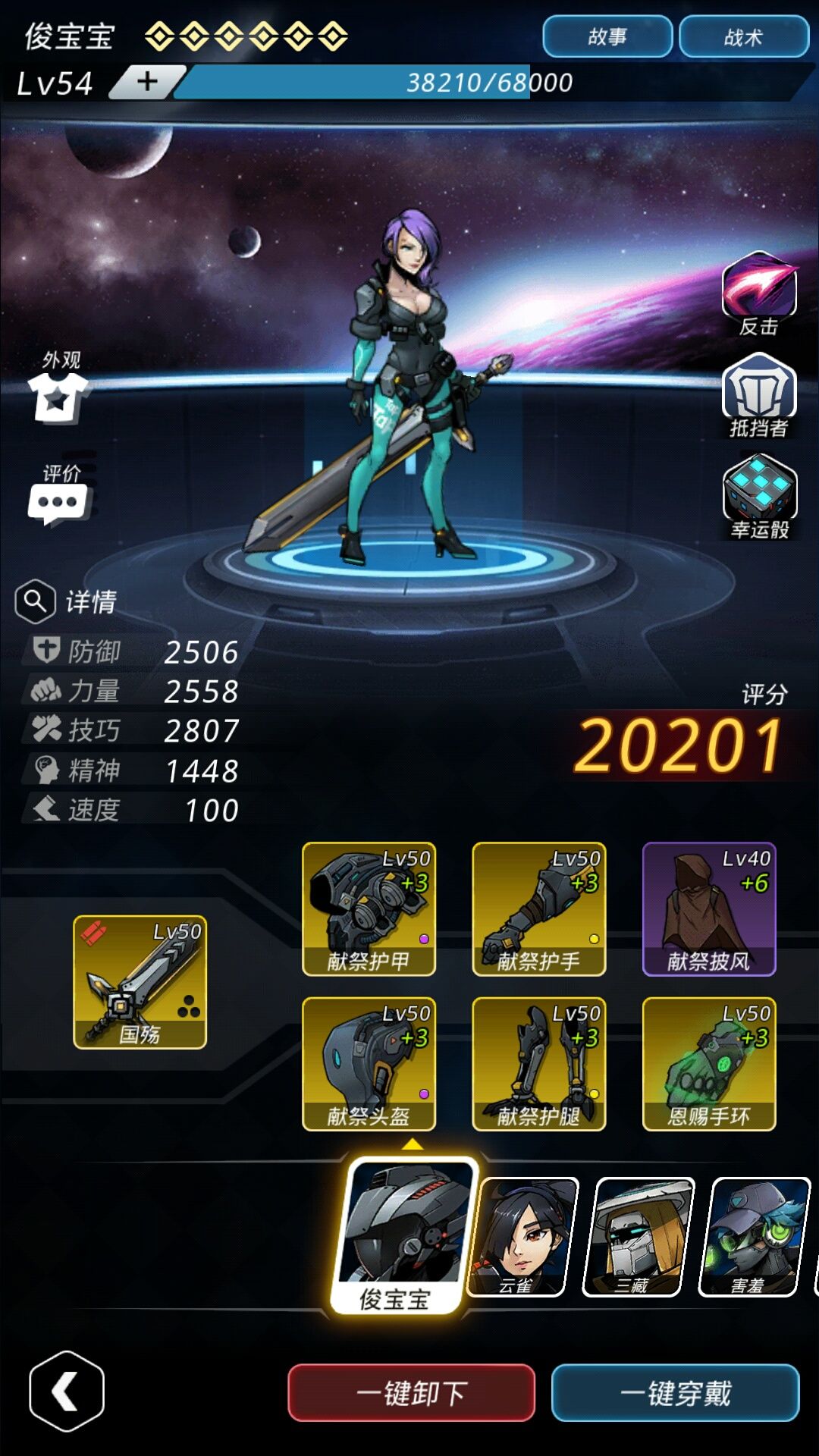819x1456 pixels.
Task: Show 详情 stat details
Action: (67, 601)
